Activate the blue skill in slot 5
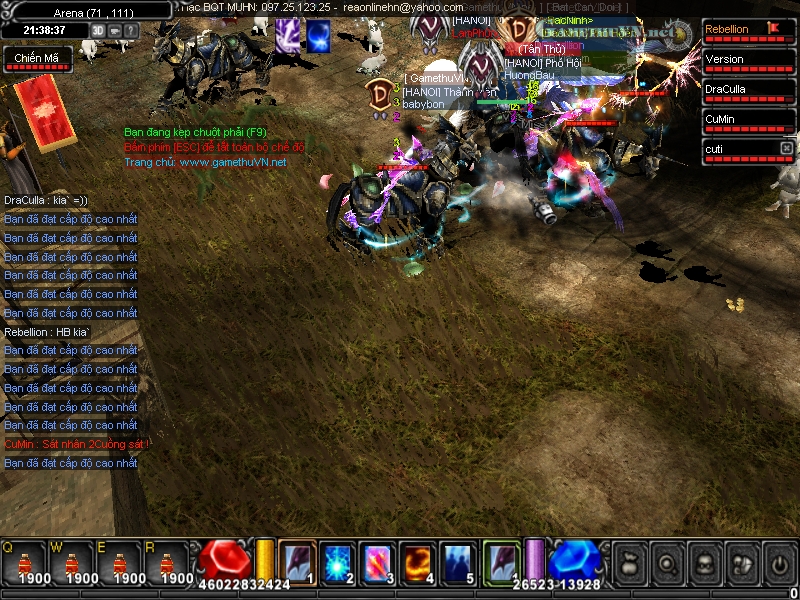This screenshot has height=600, width=800. point(458,563)
